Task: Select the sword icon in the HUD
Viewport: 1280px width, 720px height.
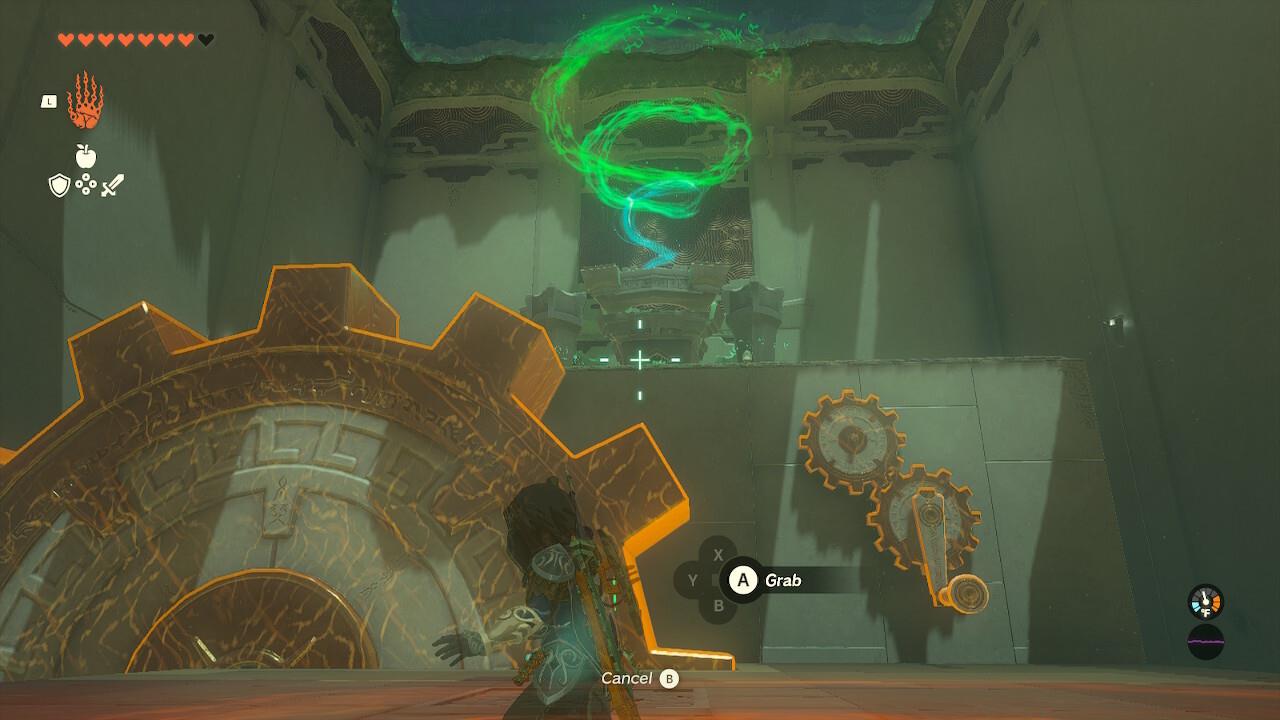Action: pos(113,183)
